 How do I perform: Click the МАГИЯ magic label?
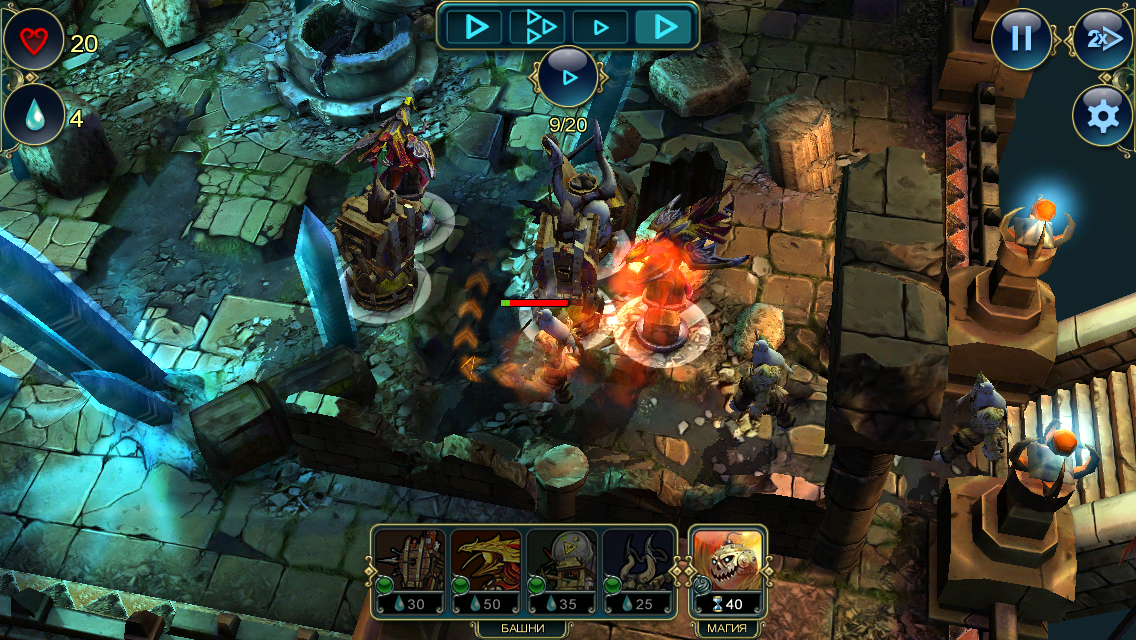[x=726, y=628]
